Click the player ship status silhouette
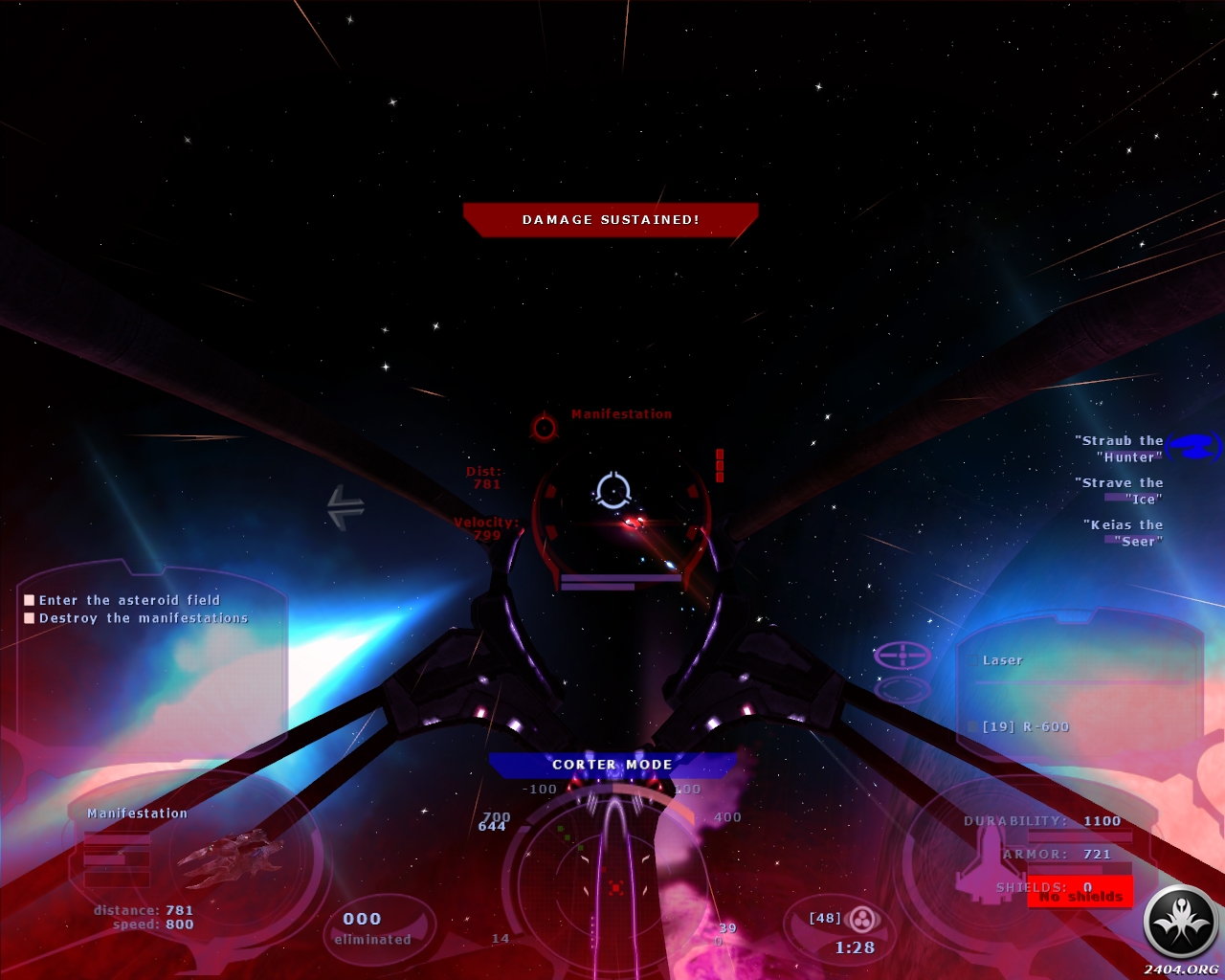 (x=986, y=858)
